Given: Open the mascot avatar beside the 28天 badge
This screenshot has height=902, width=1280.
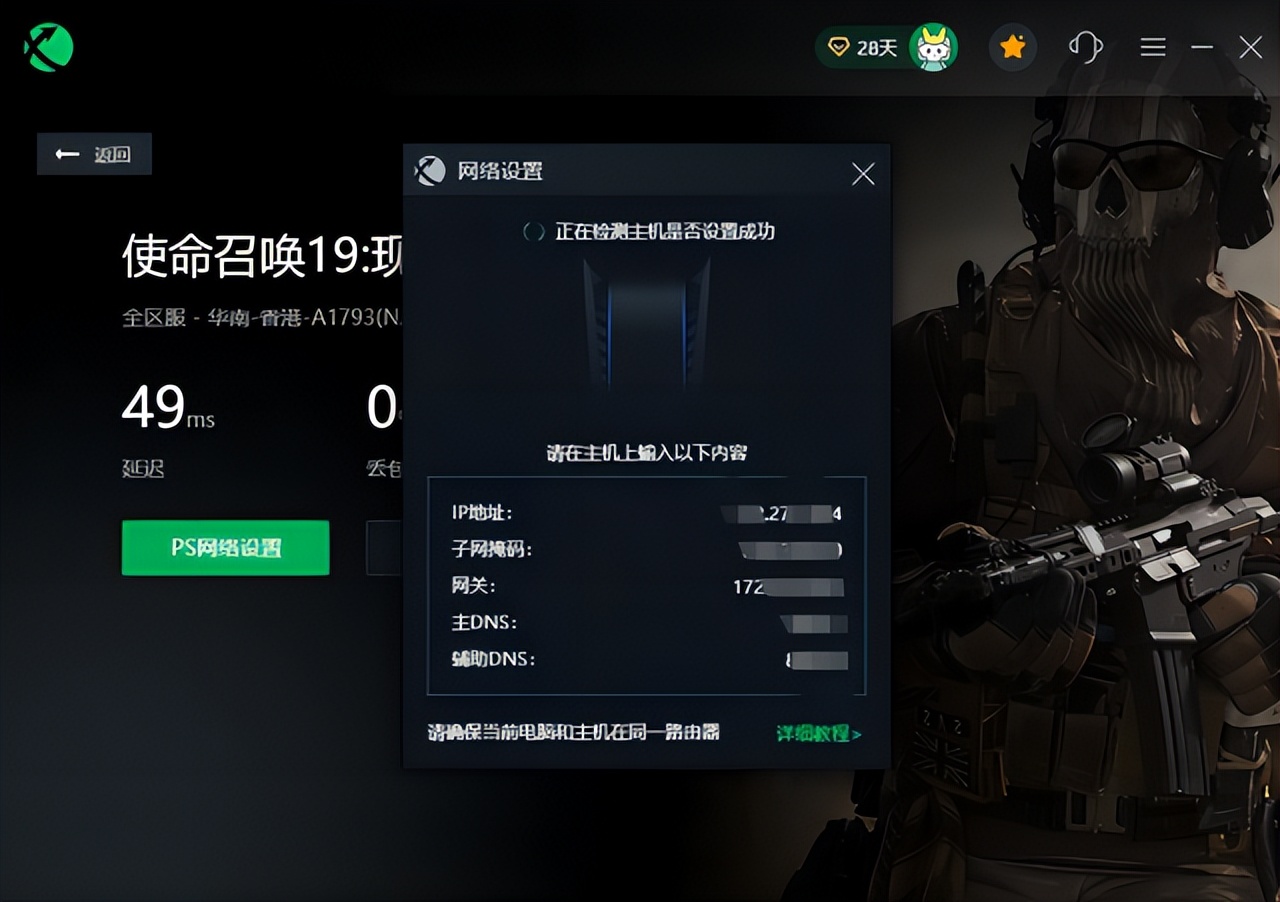Looking at the screenshot, I should (932, 46).
